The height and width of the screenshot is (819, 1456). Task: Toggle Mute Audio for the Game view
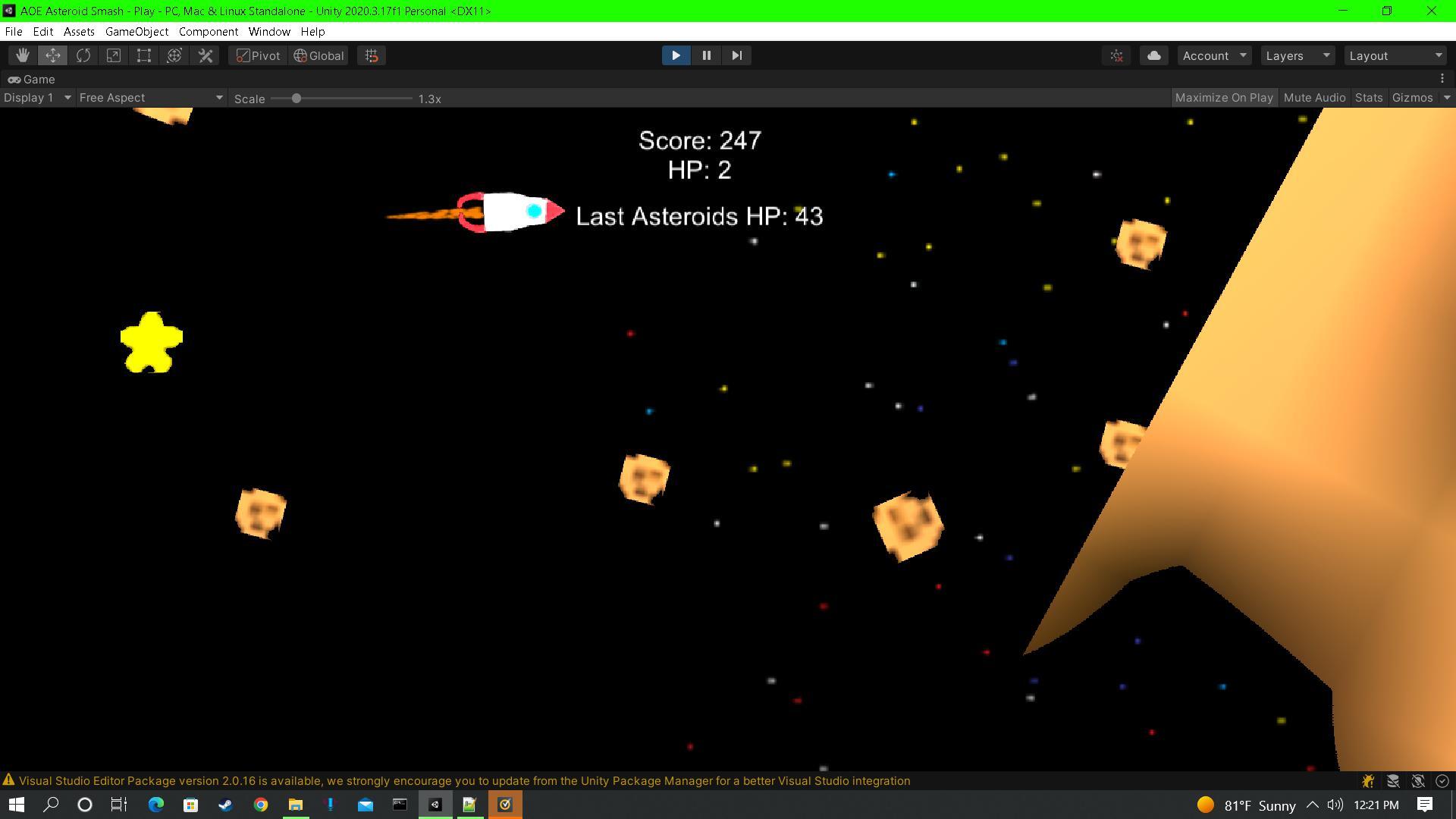coord(1314,97)
